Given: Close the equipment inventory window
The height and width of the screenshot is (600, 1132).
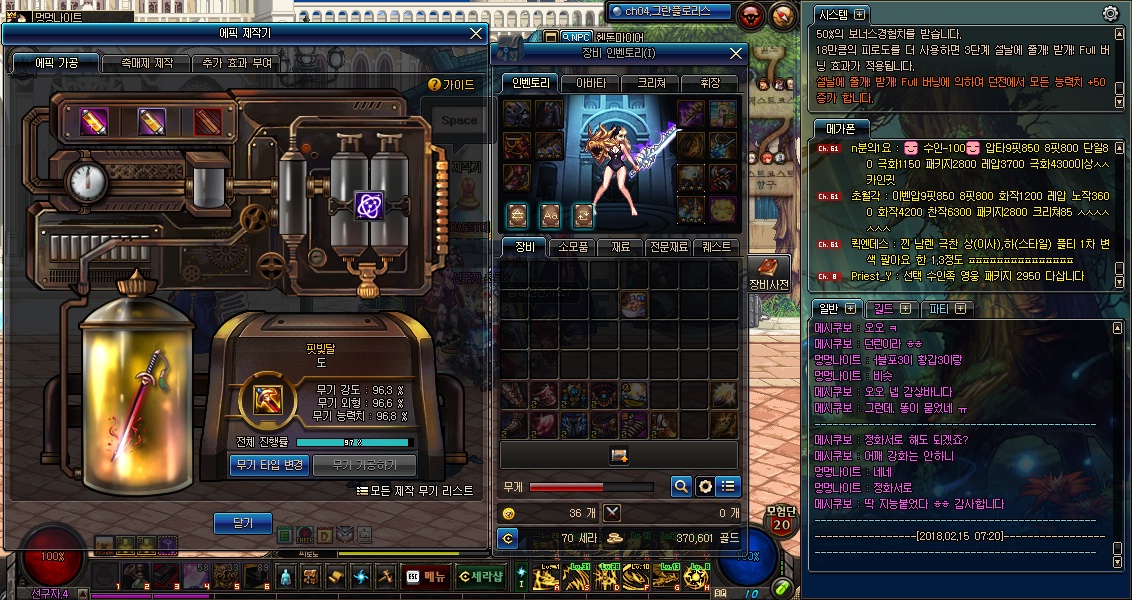Looking at the screenshot, I should pyautogui.click(x=736, y=53).
